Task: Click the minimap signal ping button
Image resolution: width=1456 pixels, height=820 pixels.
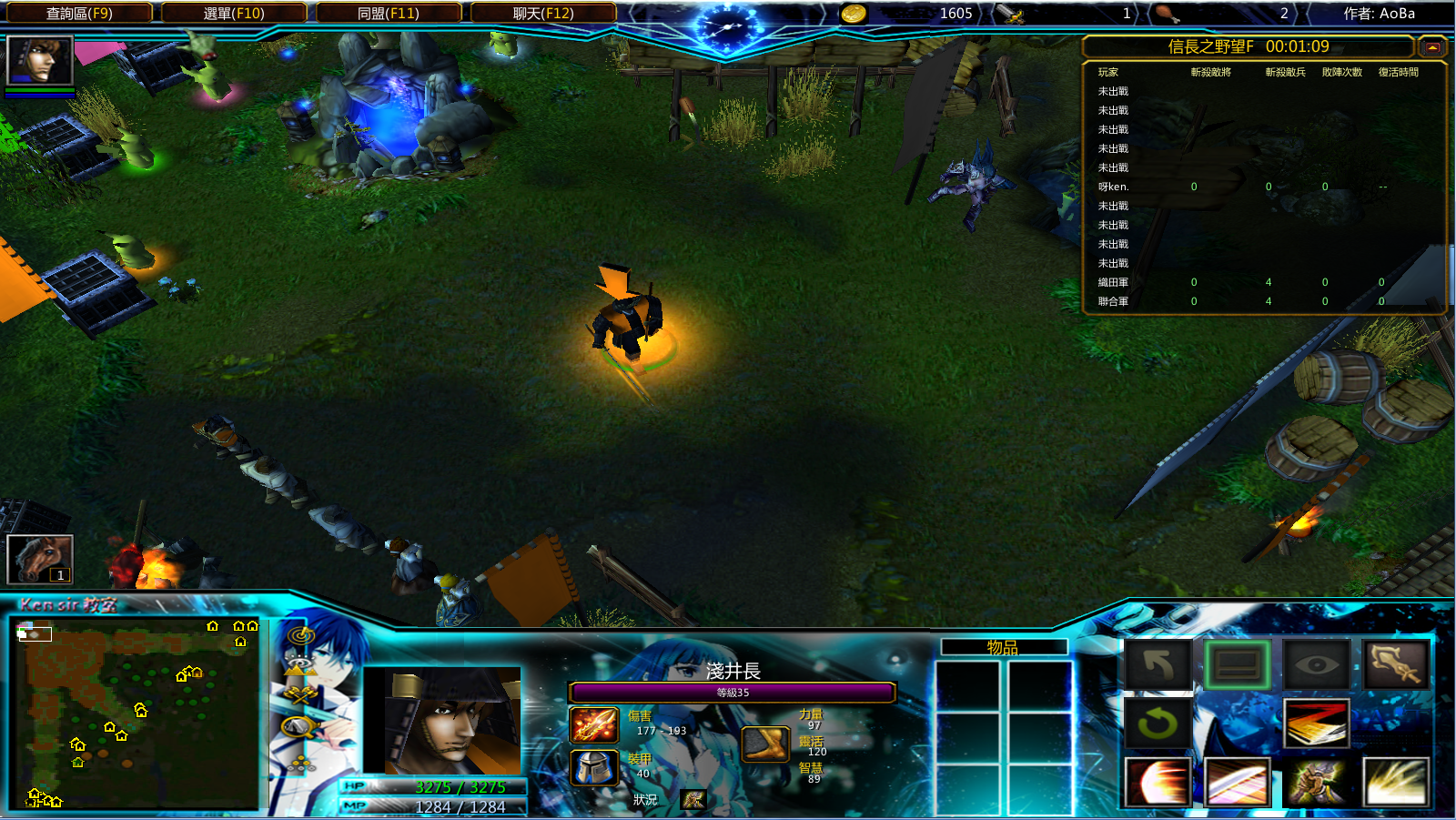Action: tap(300, 635)
